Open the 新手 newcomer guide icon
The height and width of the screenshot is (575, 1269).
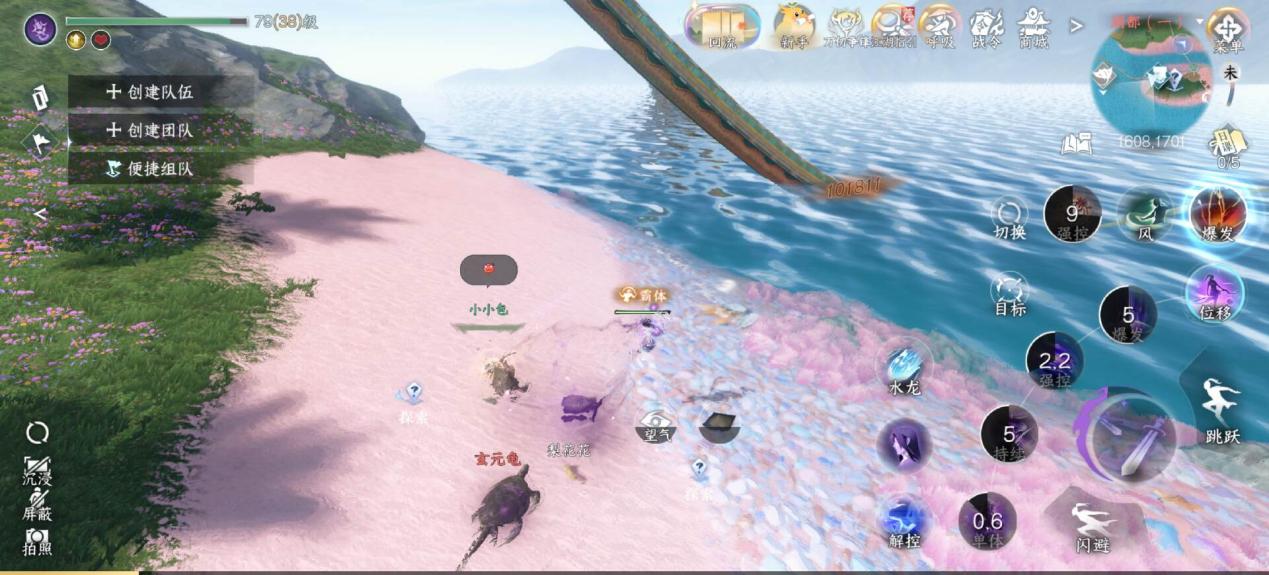[794, 24]
